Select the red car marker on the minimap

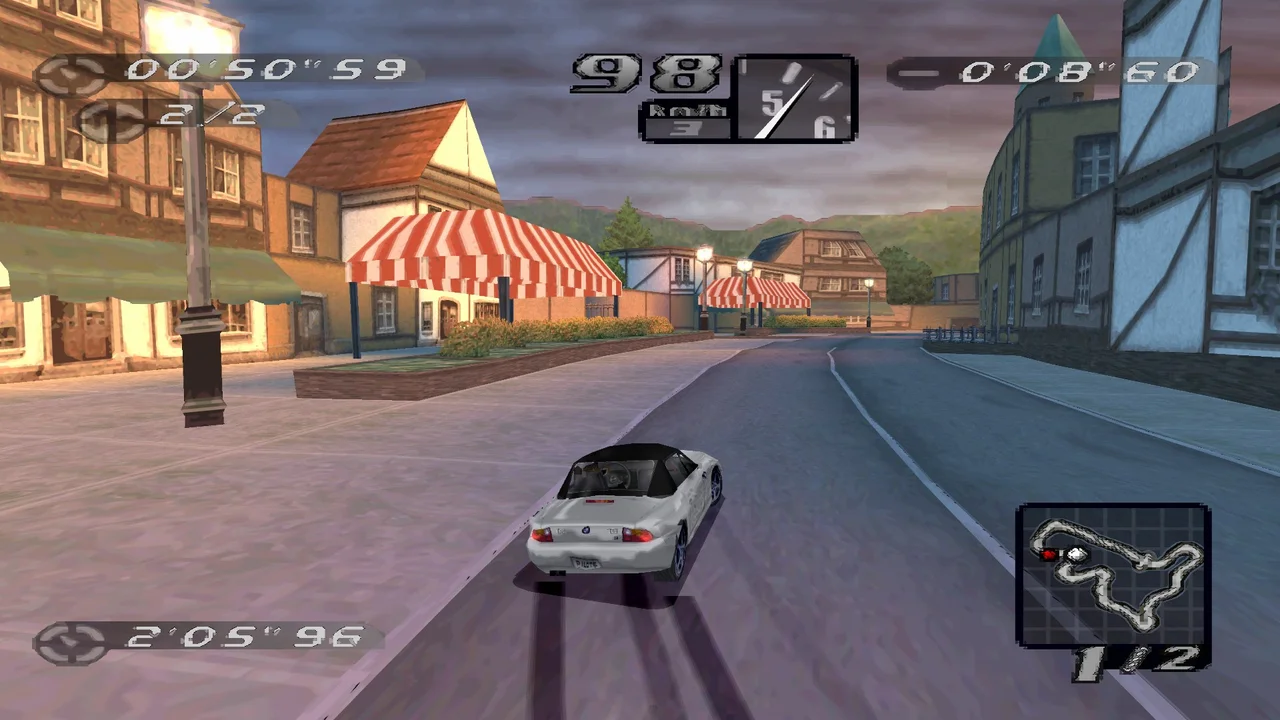1050,554
